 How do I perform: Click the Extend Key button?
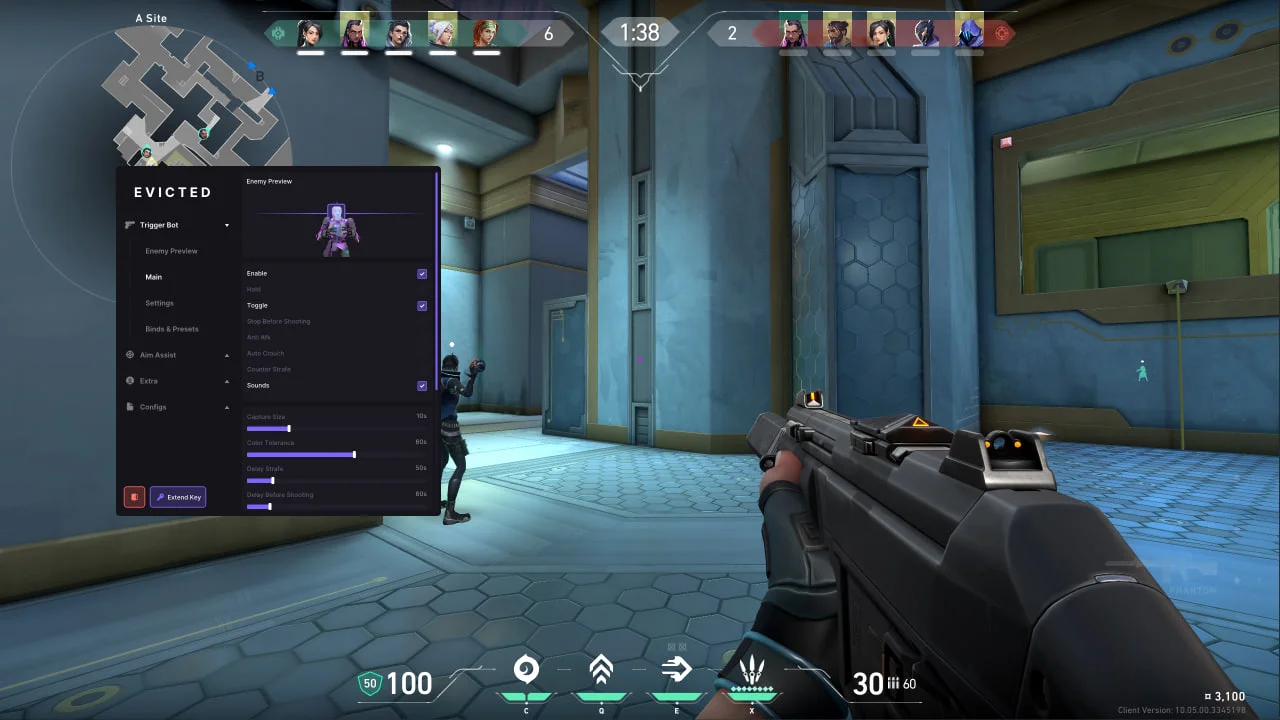[178, 497]
